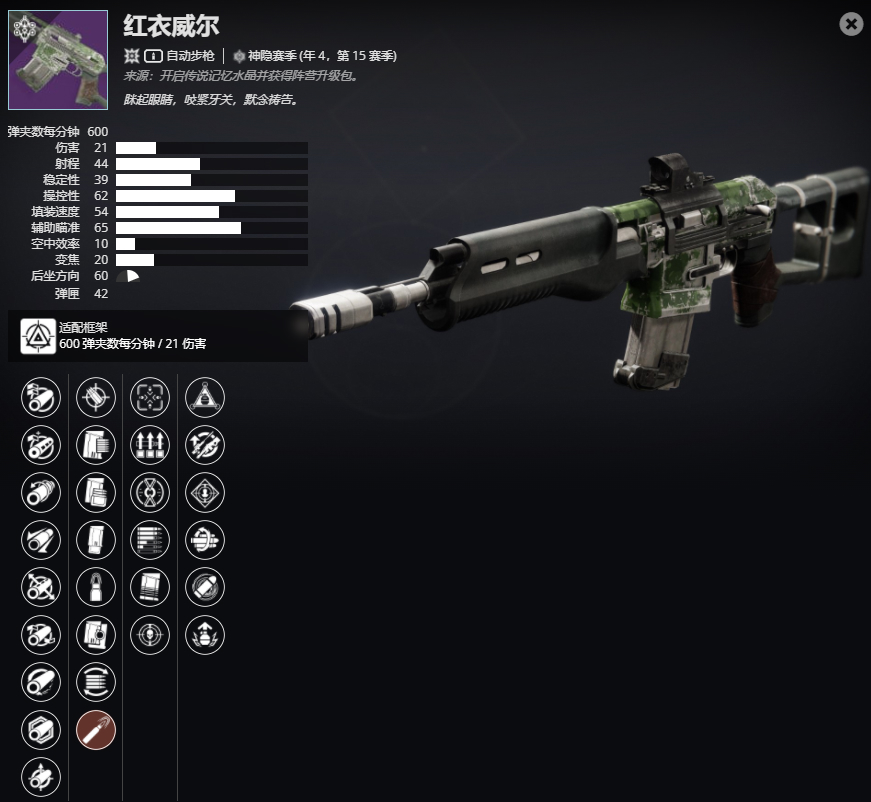Select the focus brackets trait perk
The width and height of the screenshot is (871, 802).
pyautogui.click(x=150, y=398)
